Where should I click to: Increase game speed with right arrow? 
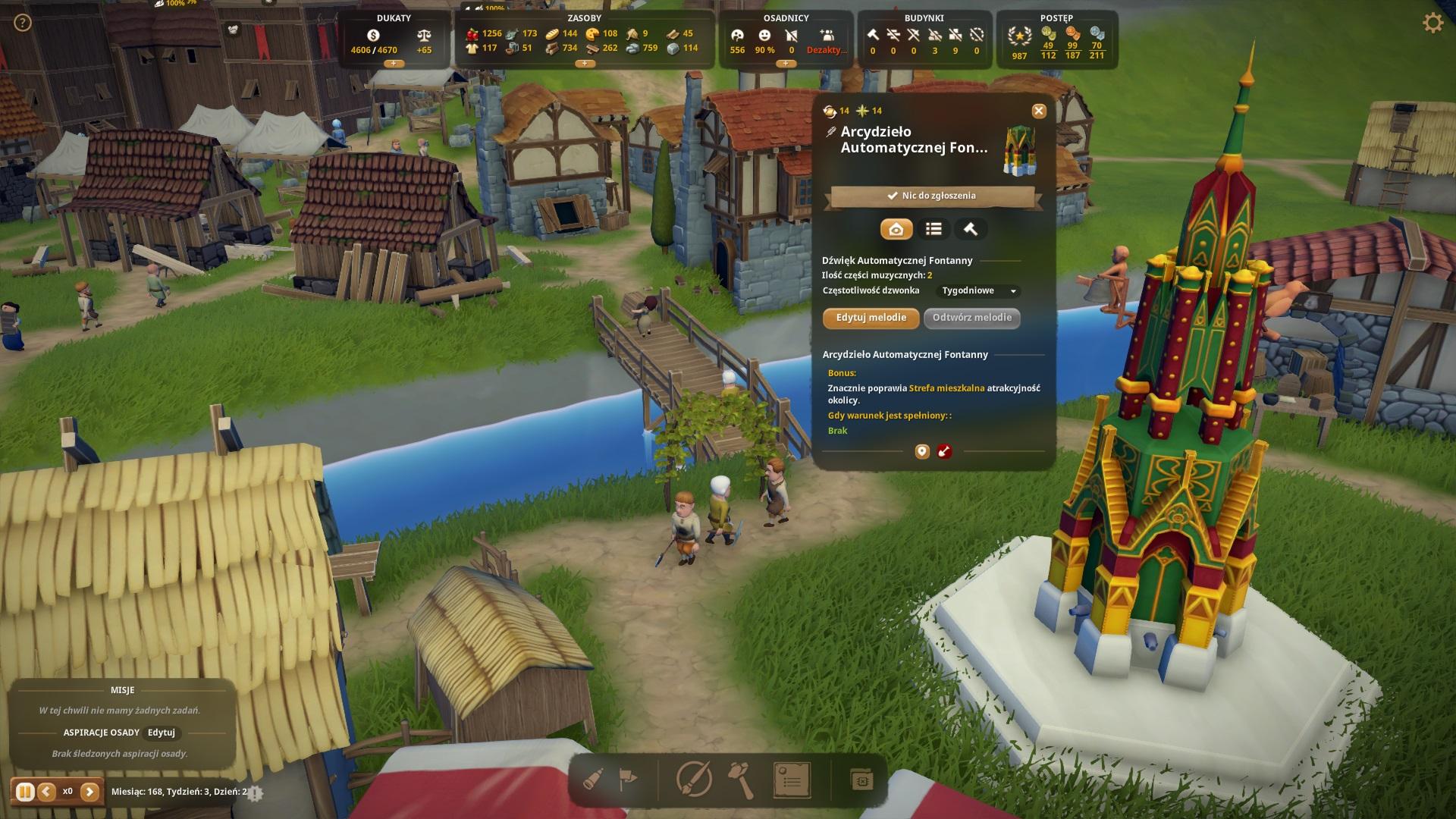(89, 792)
